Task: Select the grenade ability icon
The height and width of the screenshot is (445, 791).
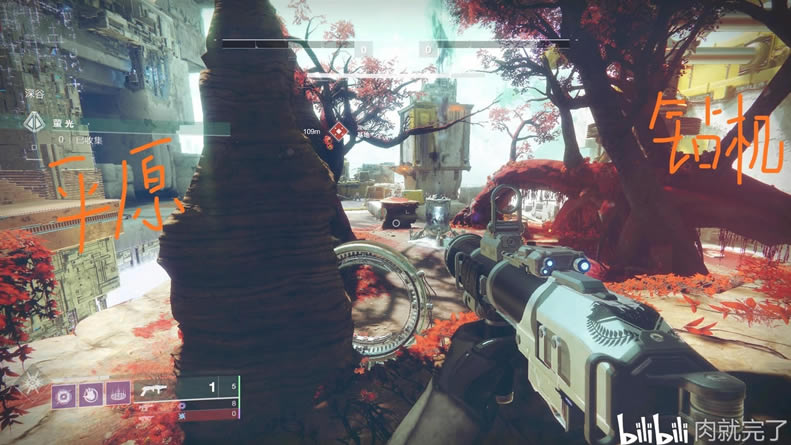Action: 64,392
